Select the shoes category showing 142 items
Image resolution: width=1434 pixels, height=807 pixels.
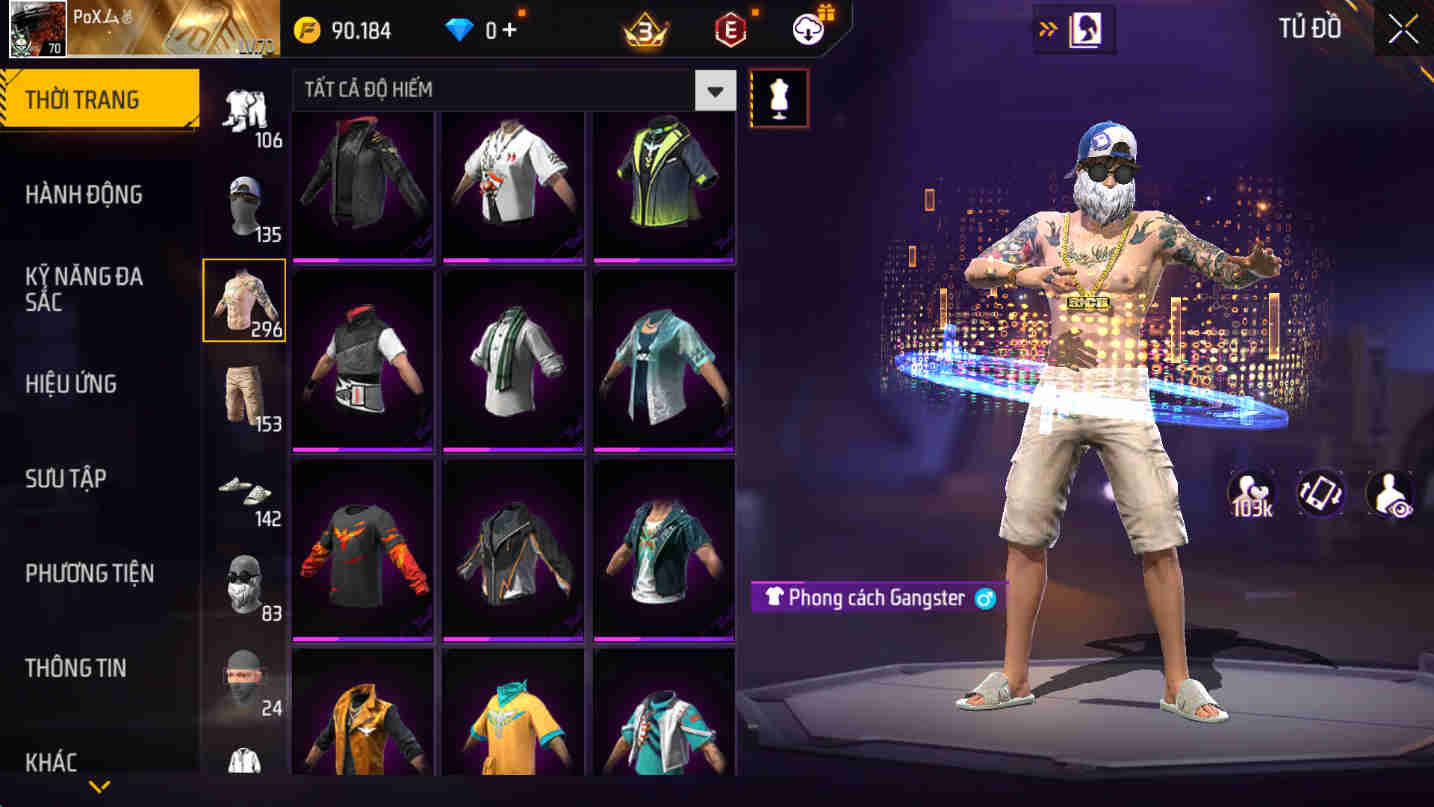pos(244,490)
